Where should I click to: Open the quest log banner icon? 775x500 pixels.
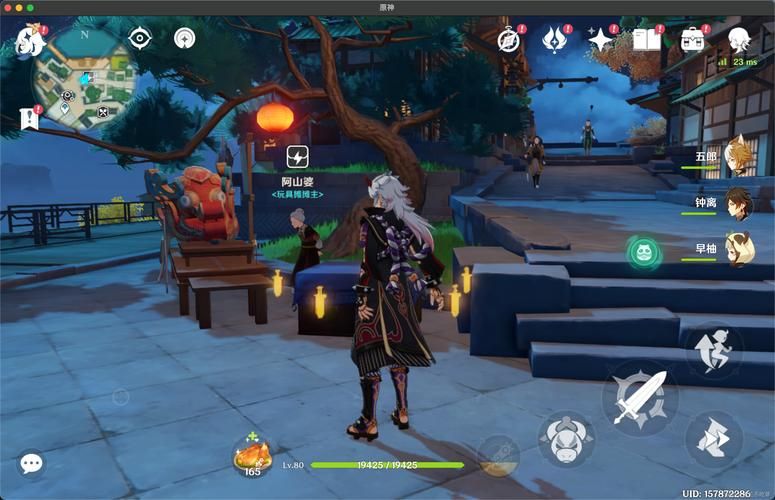(28, 118)
